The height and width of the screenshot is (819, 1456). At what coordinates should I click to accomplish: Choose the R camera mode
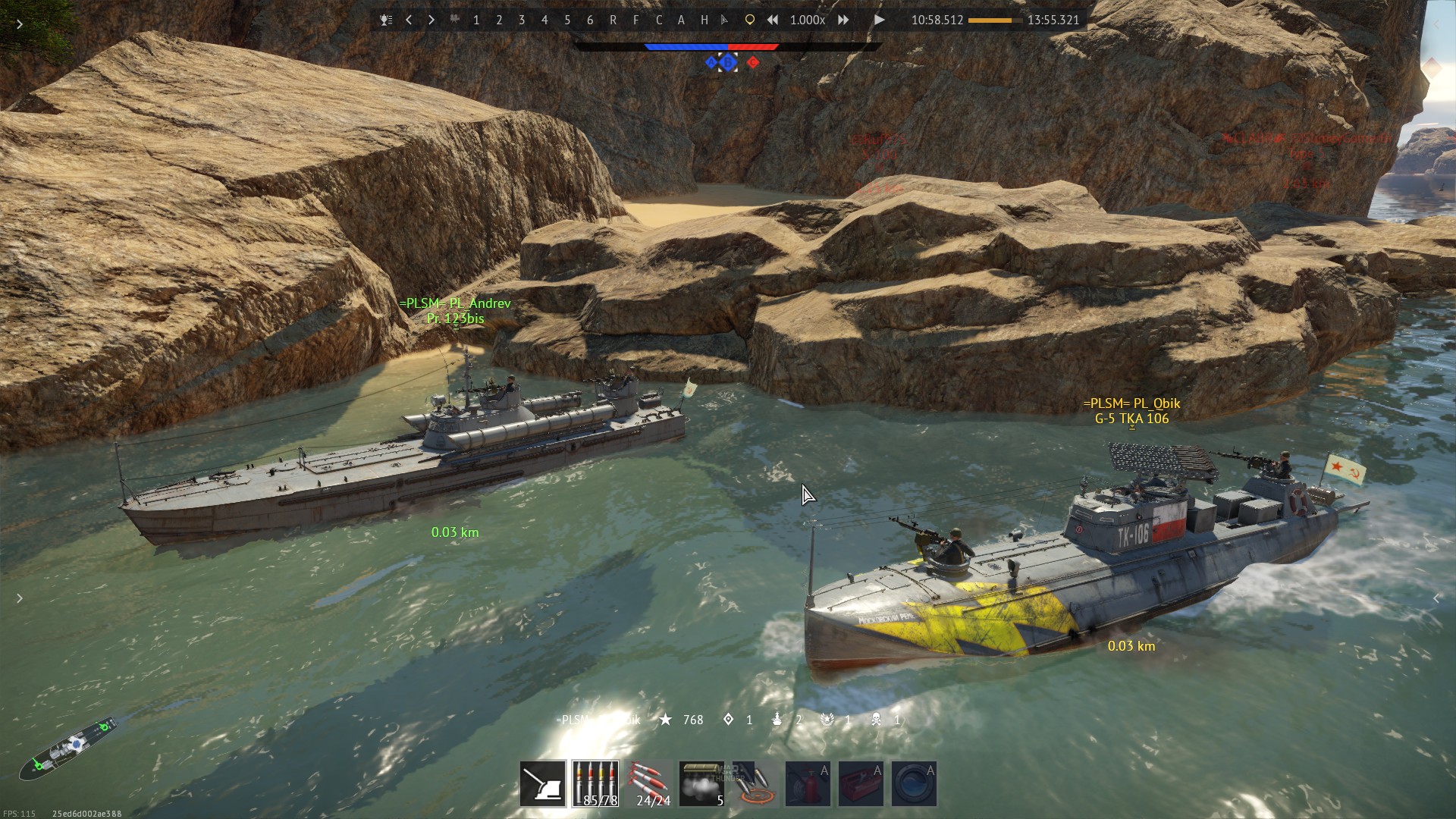[613, 20]
